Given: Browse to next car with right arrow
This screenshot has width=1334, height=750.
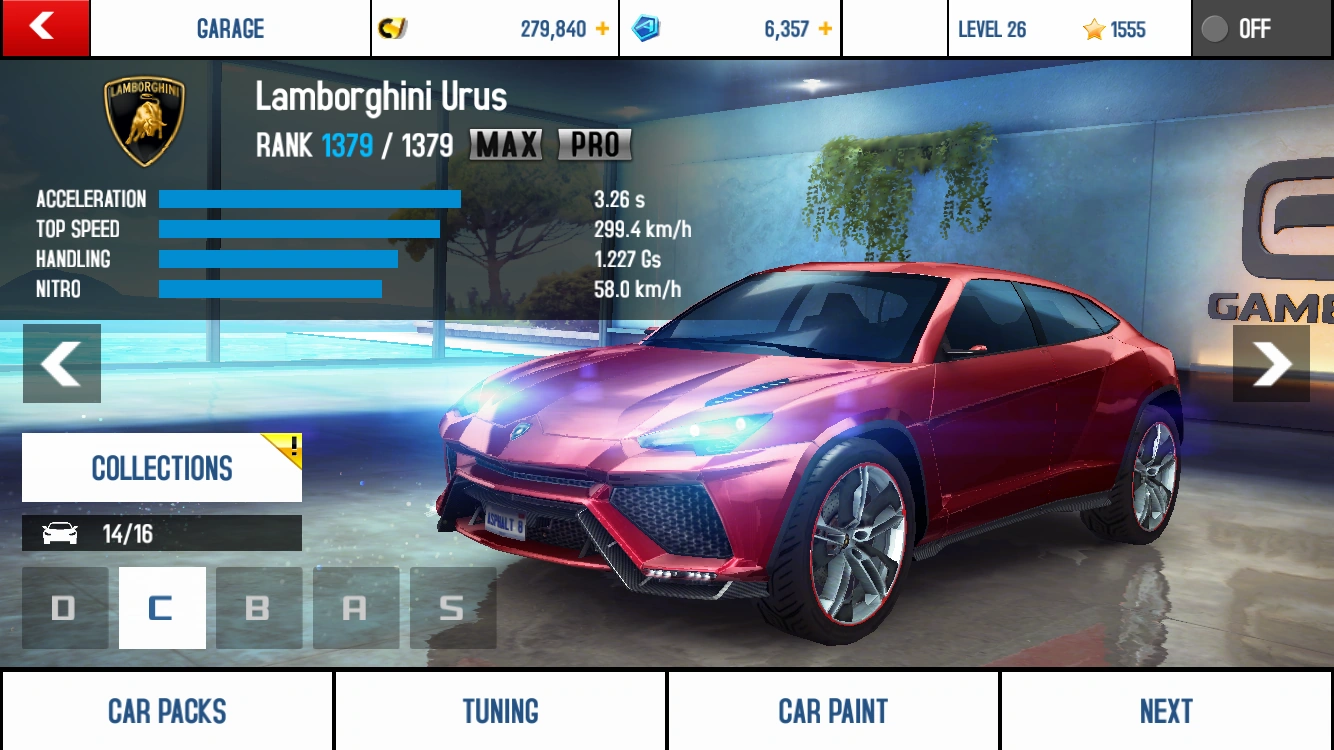Looking at the screenshot, I should [1271, 363].
